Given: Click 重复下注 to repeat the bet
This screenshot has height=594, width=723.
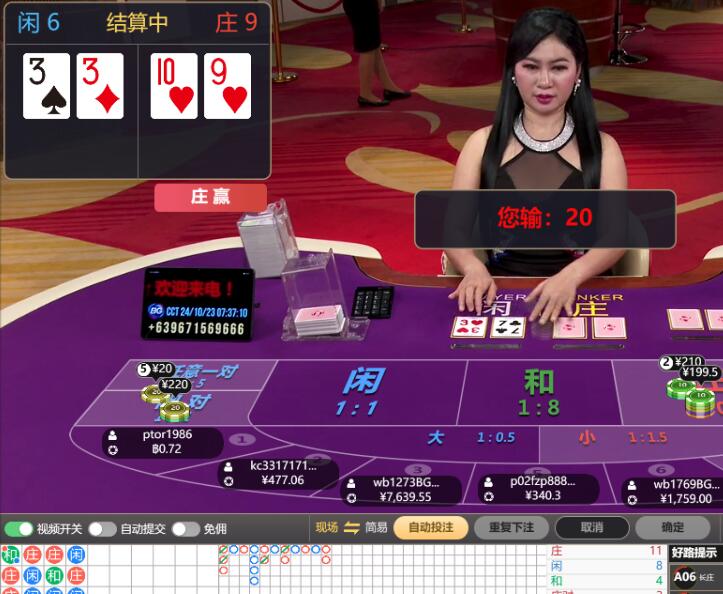Looking at the screenshot, I should (510, 527).
